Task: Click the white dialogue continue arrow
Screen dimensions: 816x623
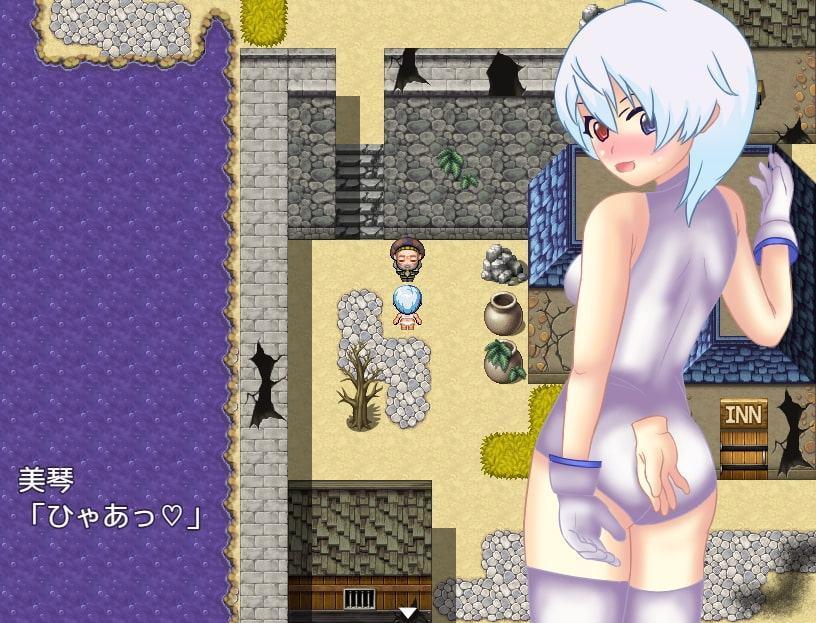Action: (408, 612)
